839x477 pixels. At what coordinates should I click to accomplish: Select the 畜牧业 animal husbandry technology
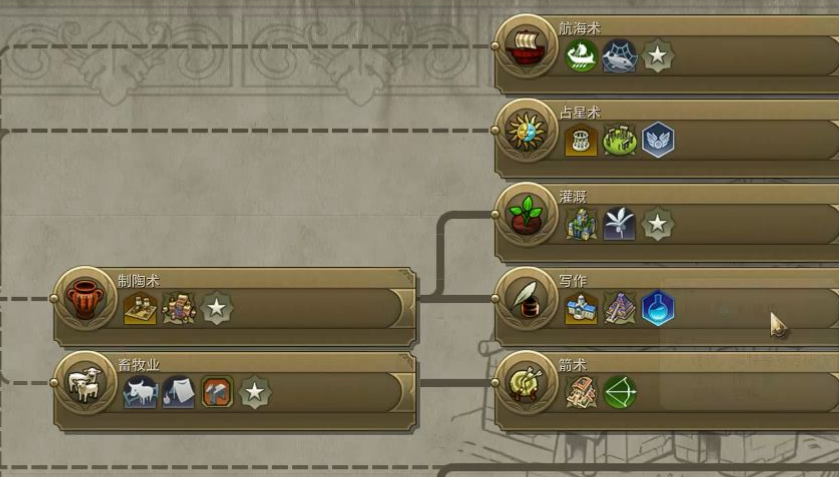[x=84, y=382]
